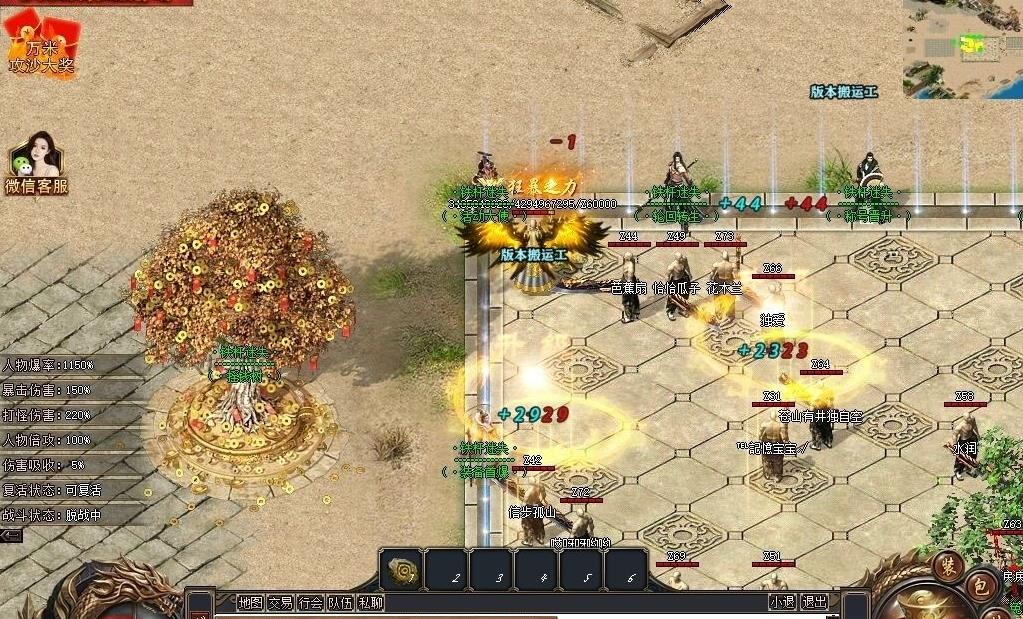Open the 队伍 team panel

tap(341, 603)
